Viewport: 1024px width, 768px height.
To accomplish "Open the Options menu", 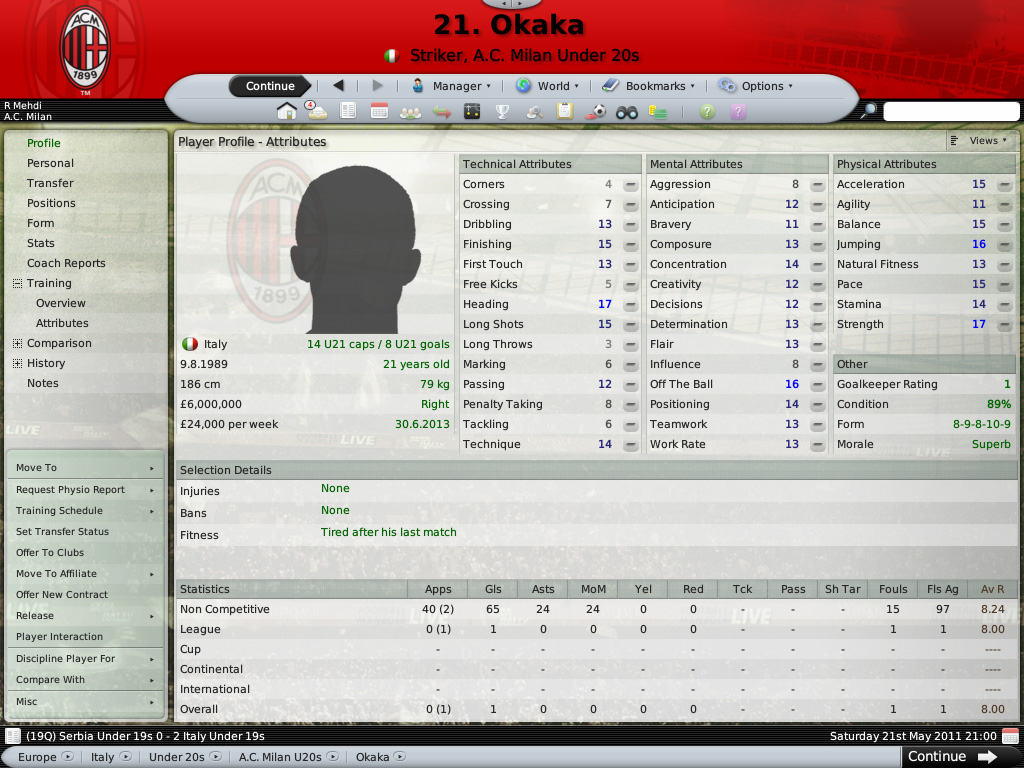I will (756, 86).
